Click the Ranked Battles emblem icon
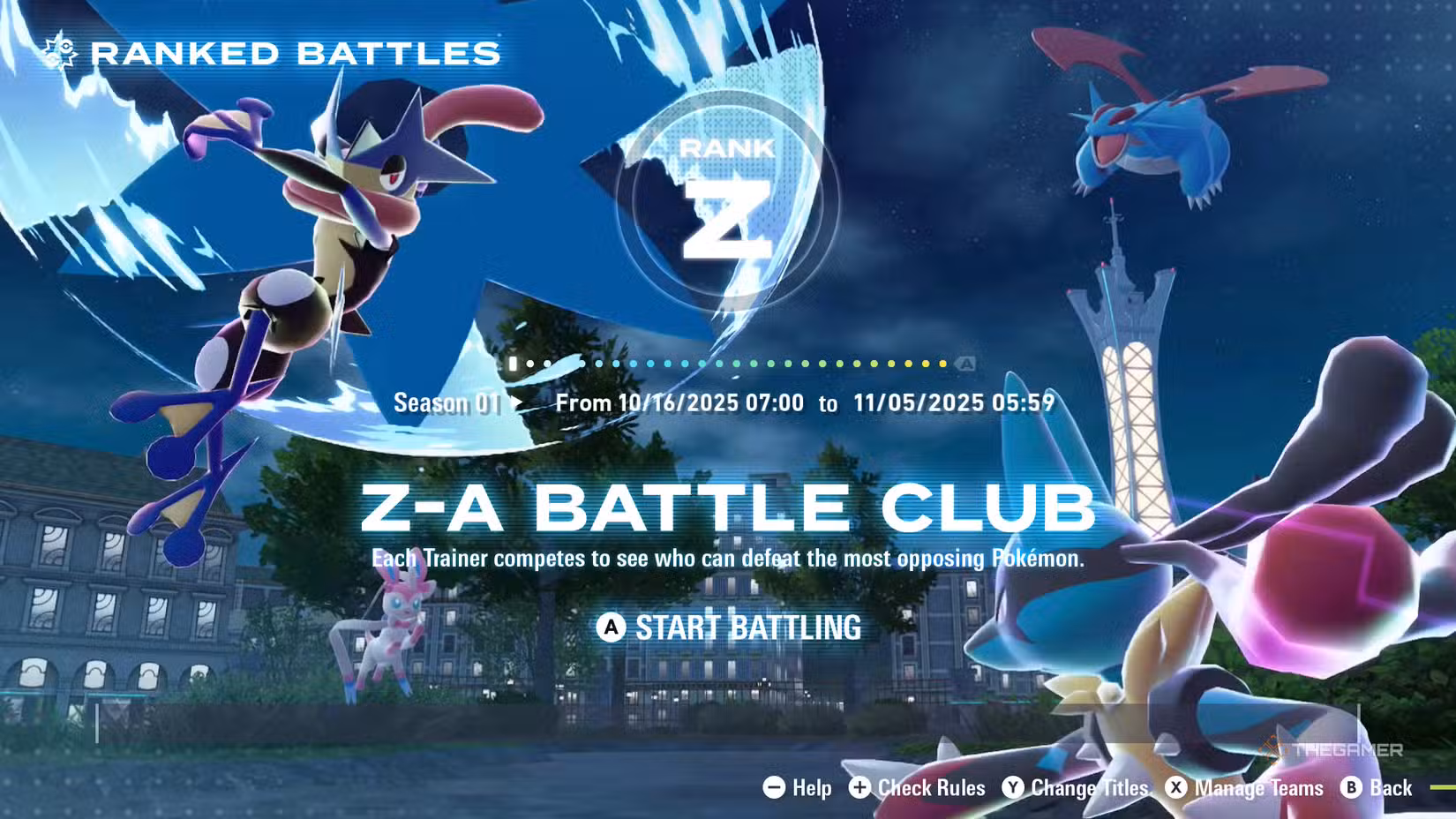The height and width of the screenshot is (819, 1456). (59, 51)
